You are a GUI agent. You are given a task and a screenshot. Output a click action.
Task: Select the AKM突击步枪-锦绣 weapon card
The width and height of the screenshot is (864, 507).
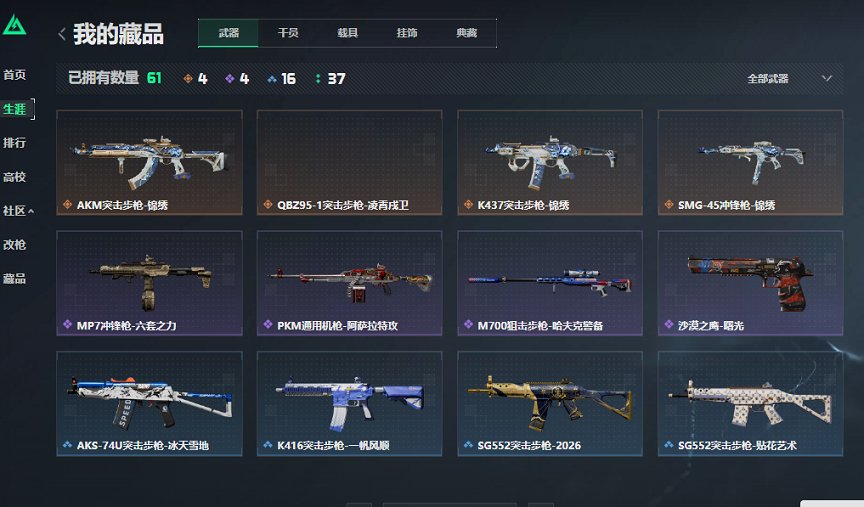coord(149,162)
